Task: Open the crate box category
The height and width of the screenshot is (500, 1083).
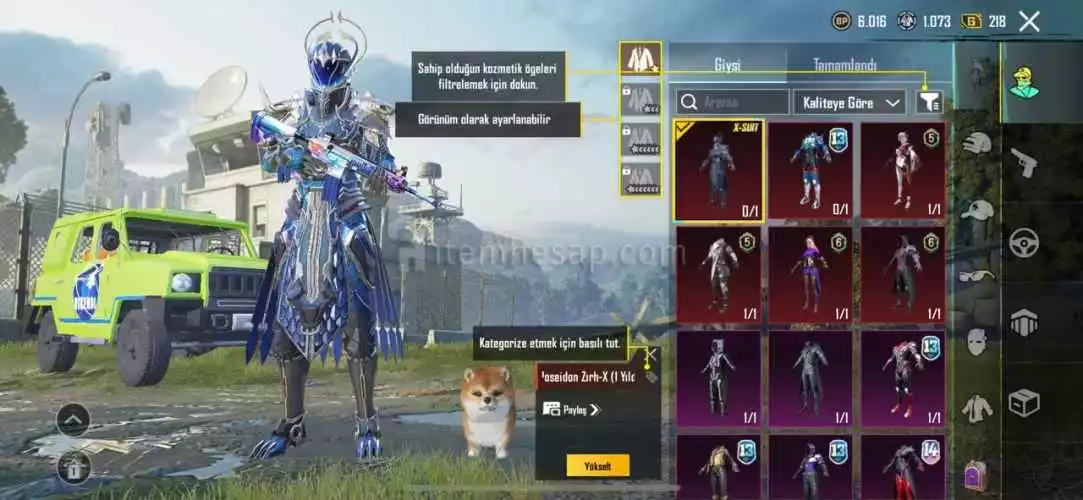Action: coord(1024,402)
